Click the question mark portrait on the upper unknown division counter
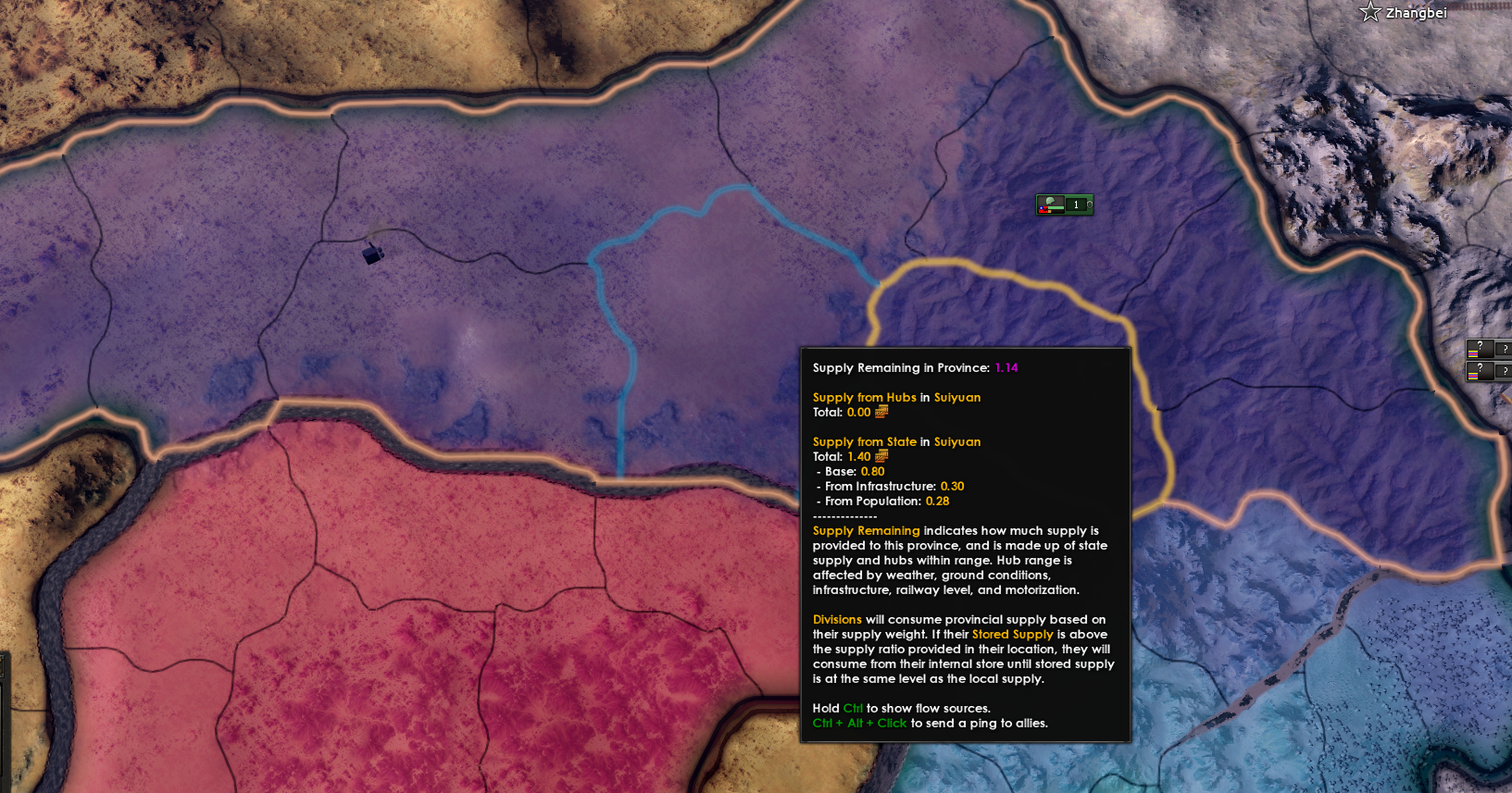The image size is (1512, 793). (x=1480, y=346)
